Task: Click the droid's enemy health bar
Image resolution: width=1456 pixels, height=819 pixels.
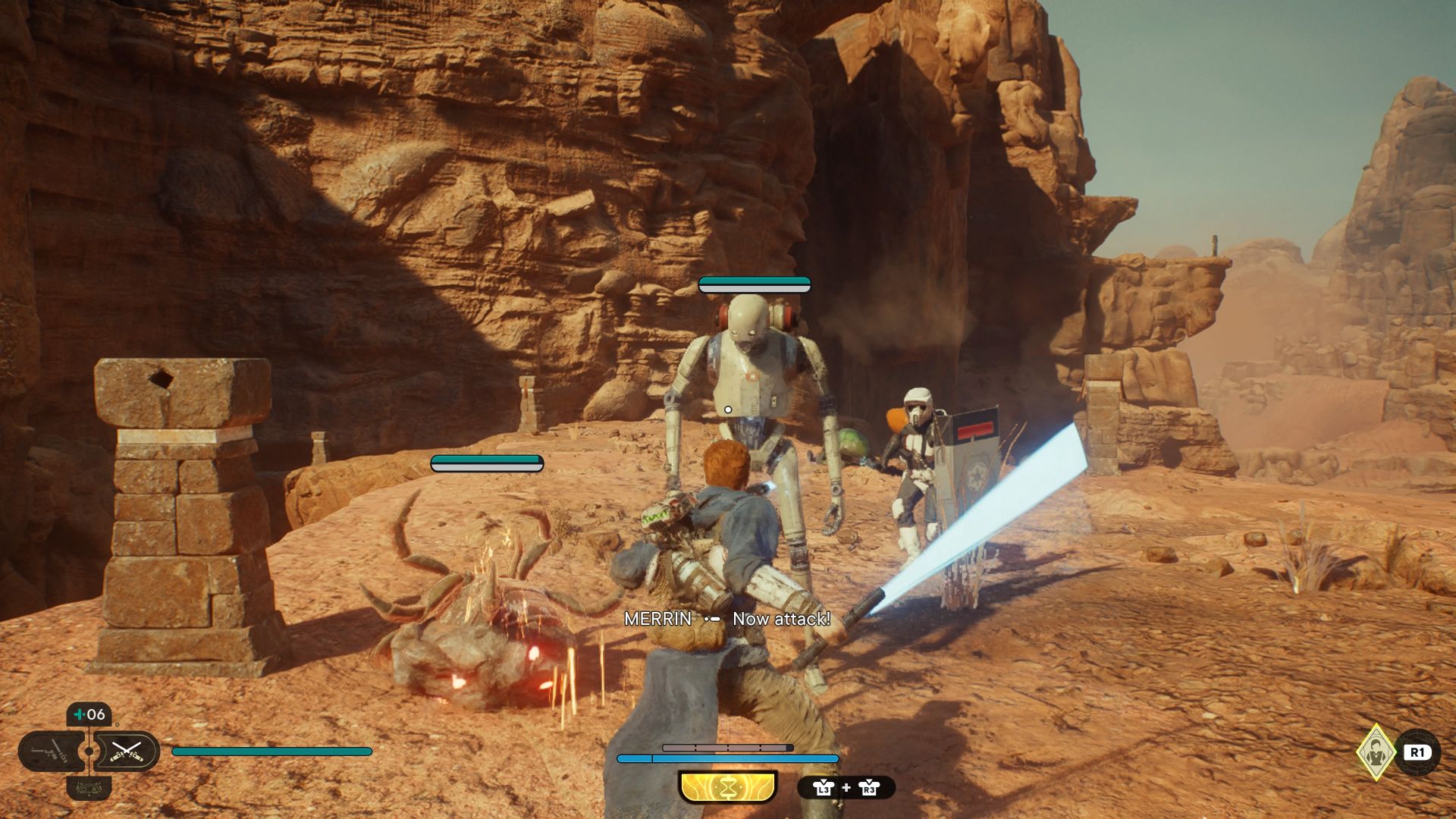Action: click(x=754, y=286)
